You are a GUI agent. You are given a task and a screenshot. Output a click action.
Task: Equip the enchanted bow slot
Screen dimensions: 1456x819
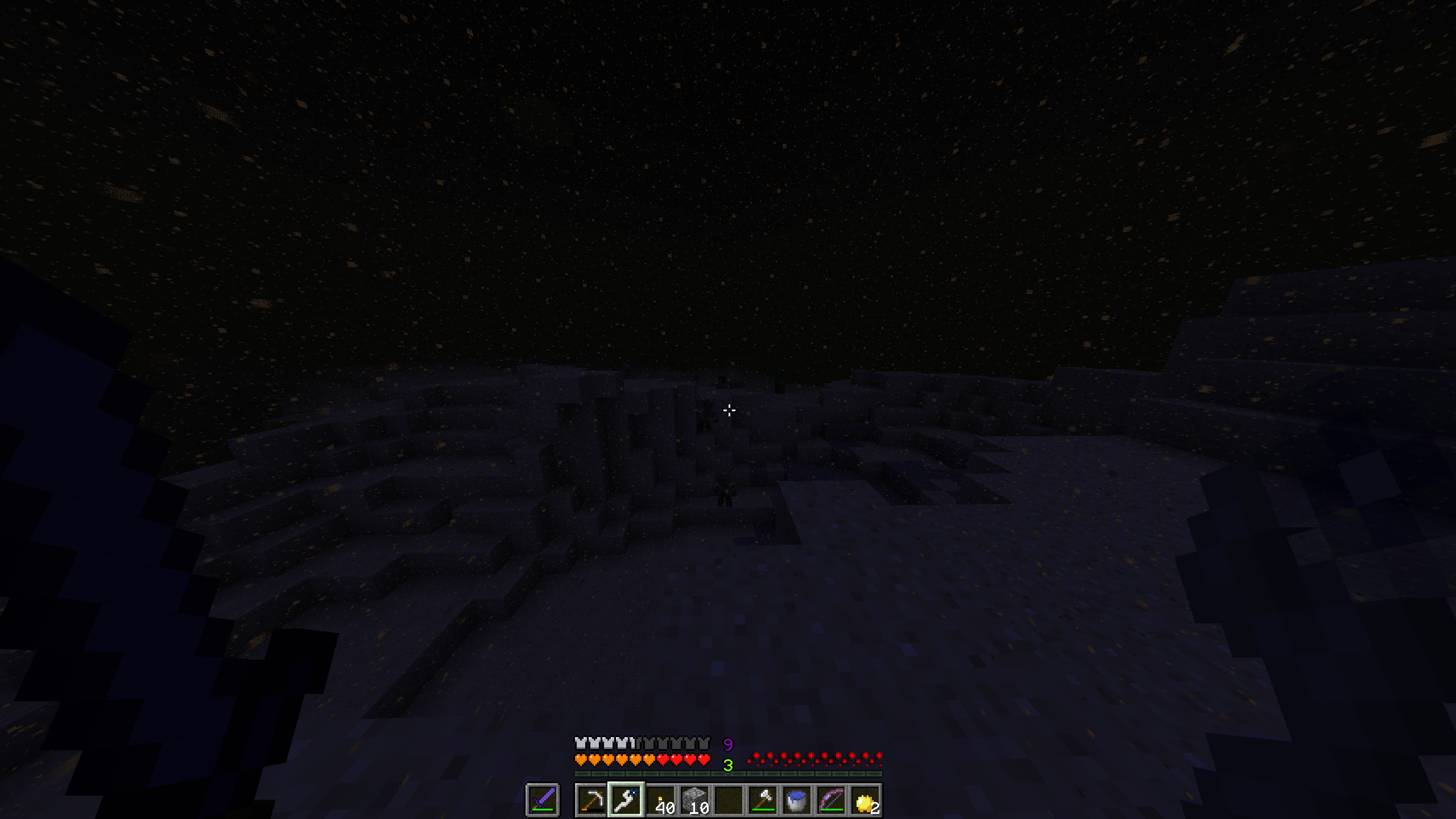pyautogui.click(x=831, y=800)
